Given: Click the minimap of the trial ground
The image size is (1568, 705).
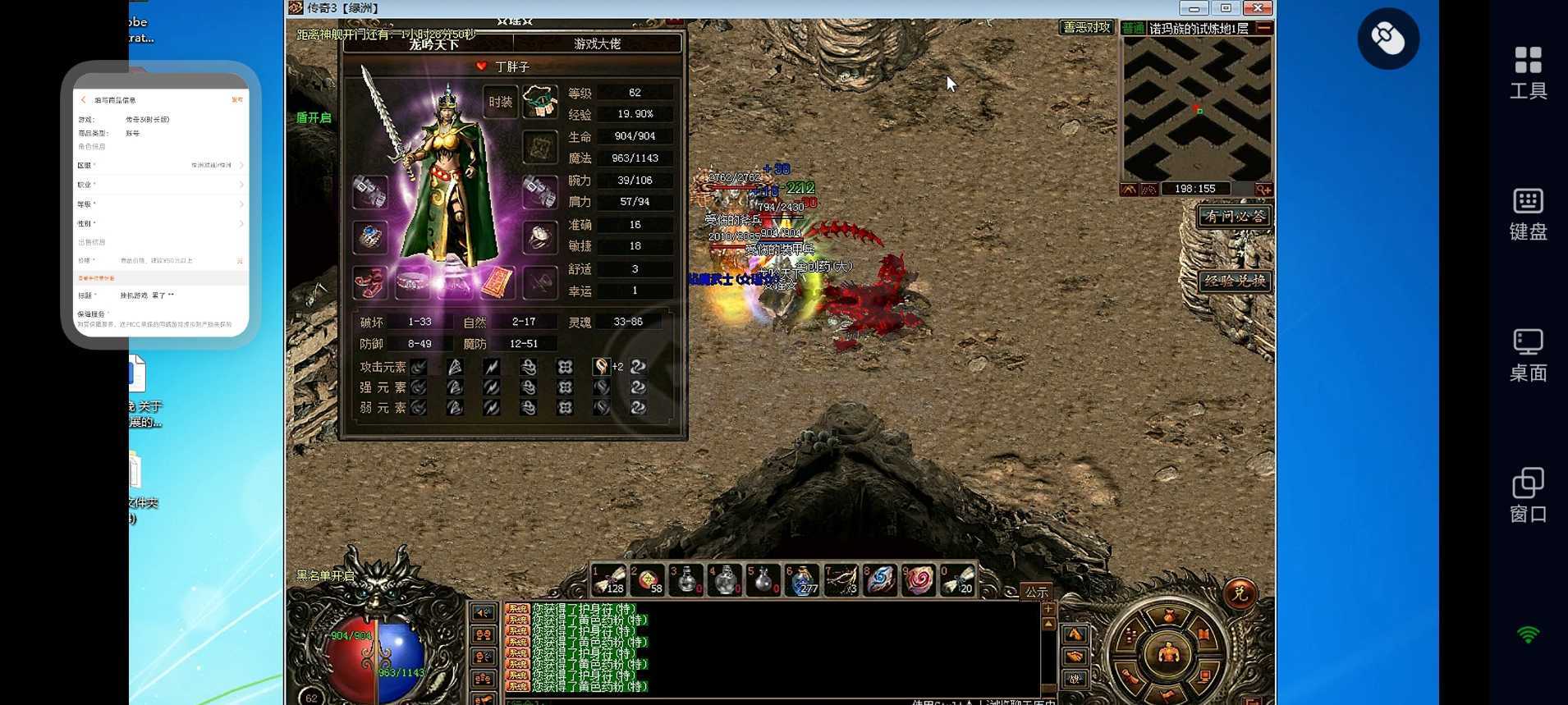Looking at the screenshot, I should (x=1196, y=108).
